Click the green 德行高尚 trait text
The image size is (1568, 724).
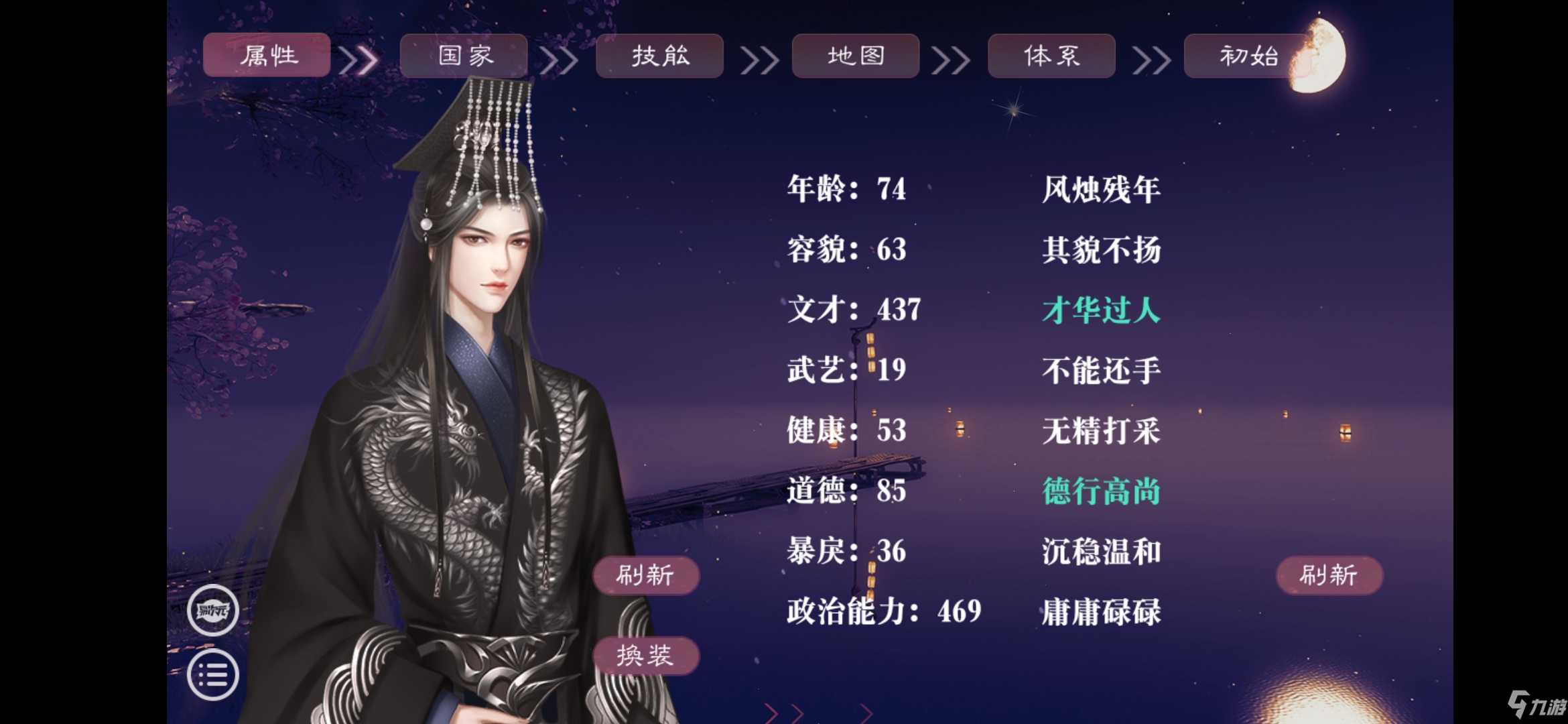[1100, 491]
